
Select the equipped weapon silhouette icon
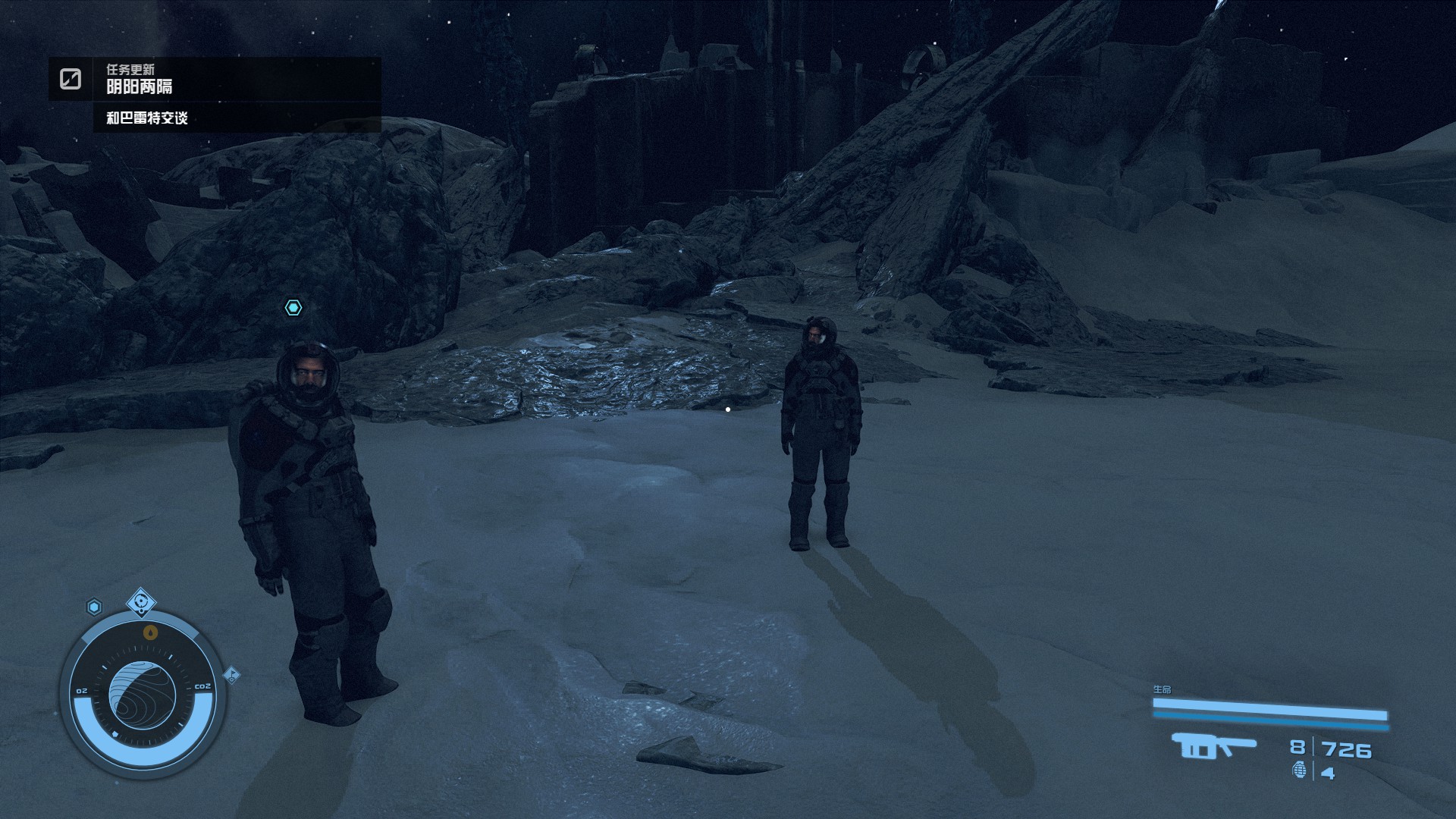pyautogui.click(x=1213, y=746)
